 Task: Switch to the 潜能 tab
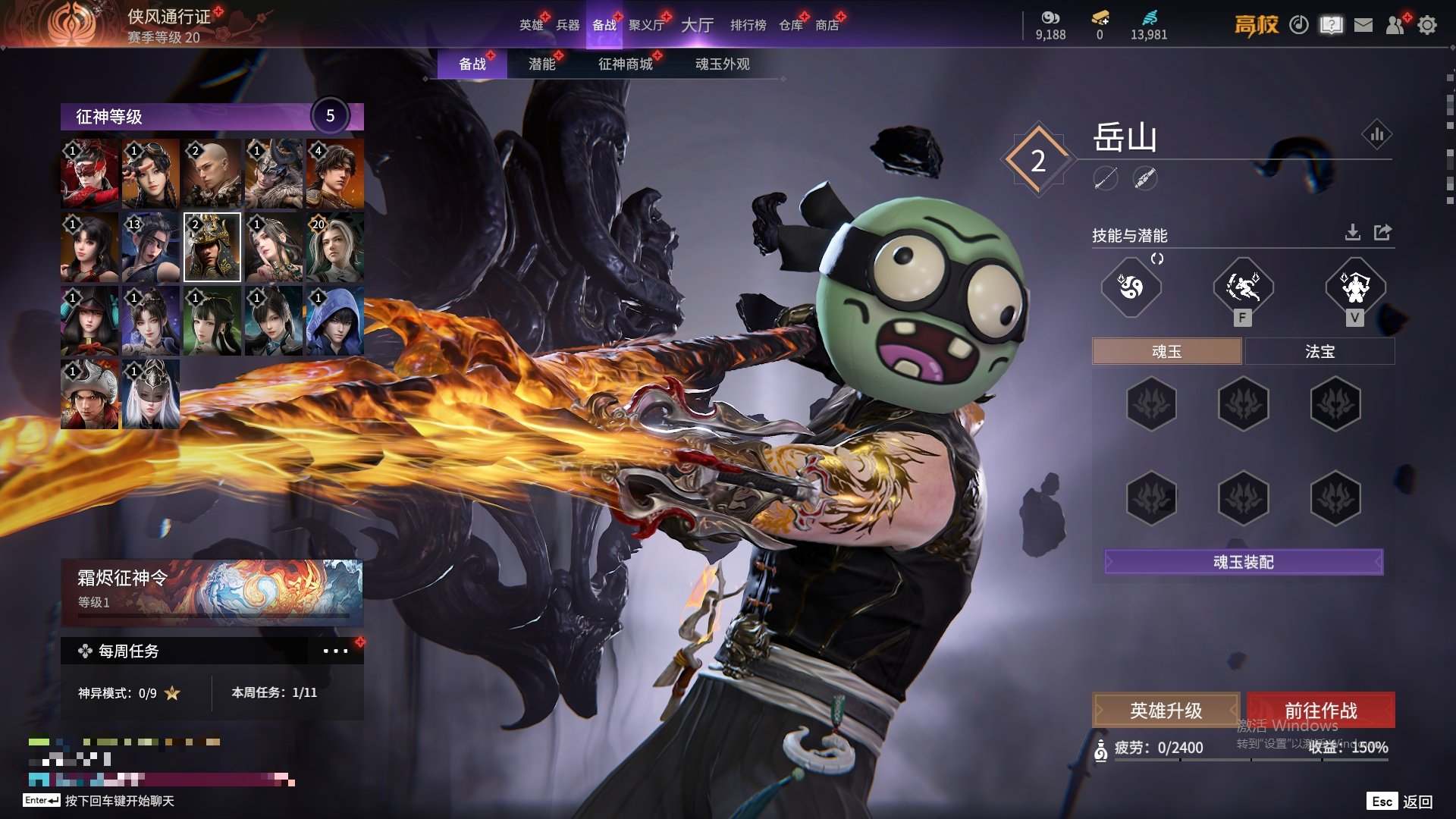pos(542,64)
